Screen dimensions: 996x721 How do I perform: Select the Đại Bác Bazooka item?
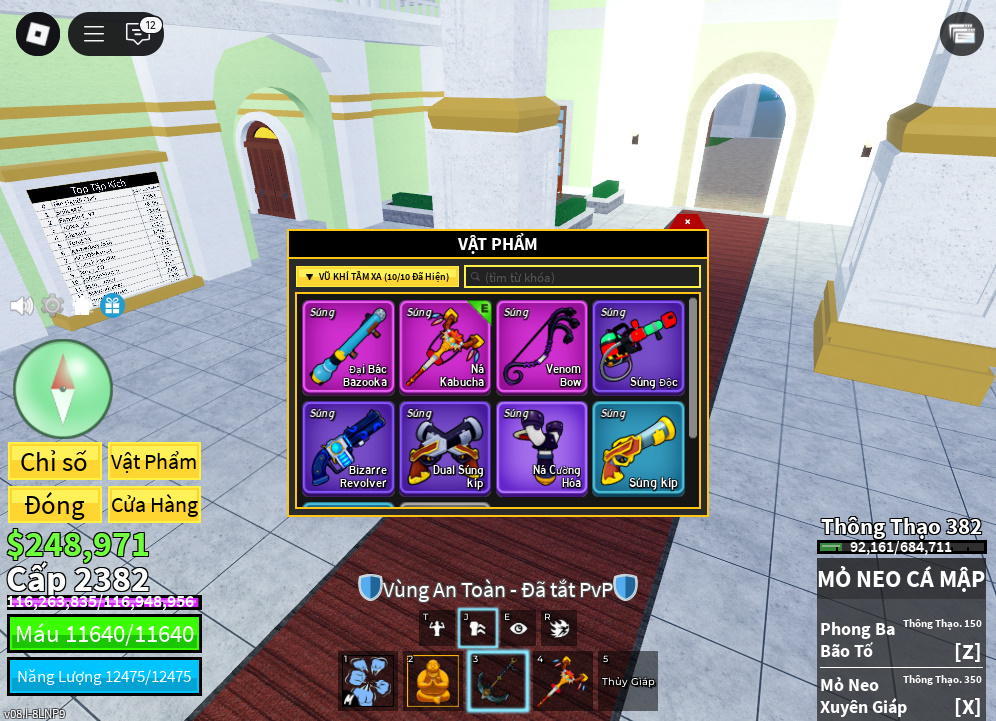pos(349,346)
